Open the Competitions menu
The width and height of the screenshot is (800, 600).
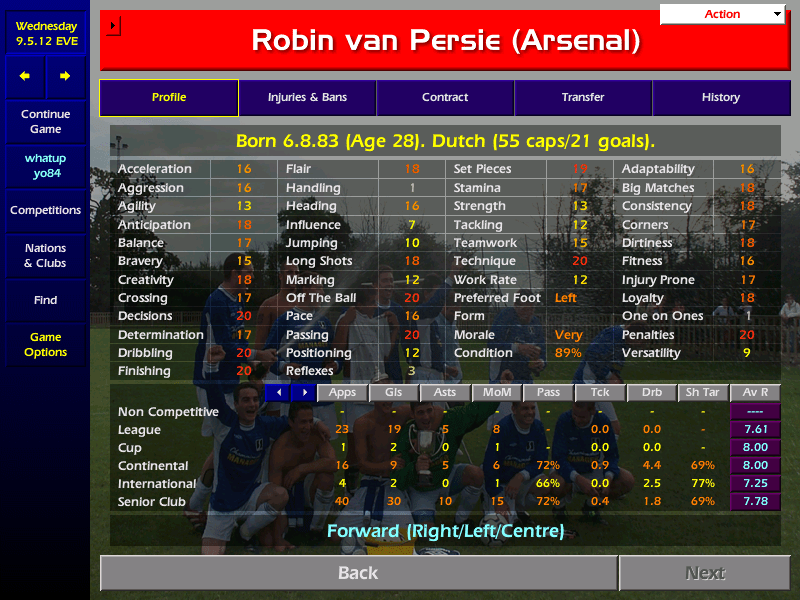(x=45, y=210)
